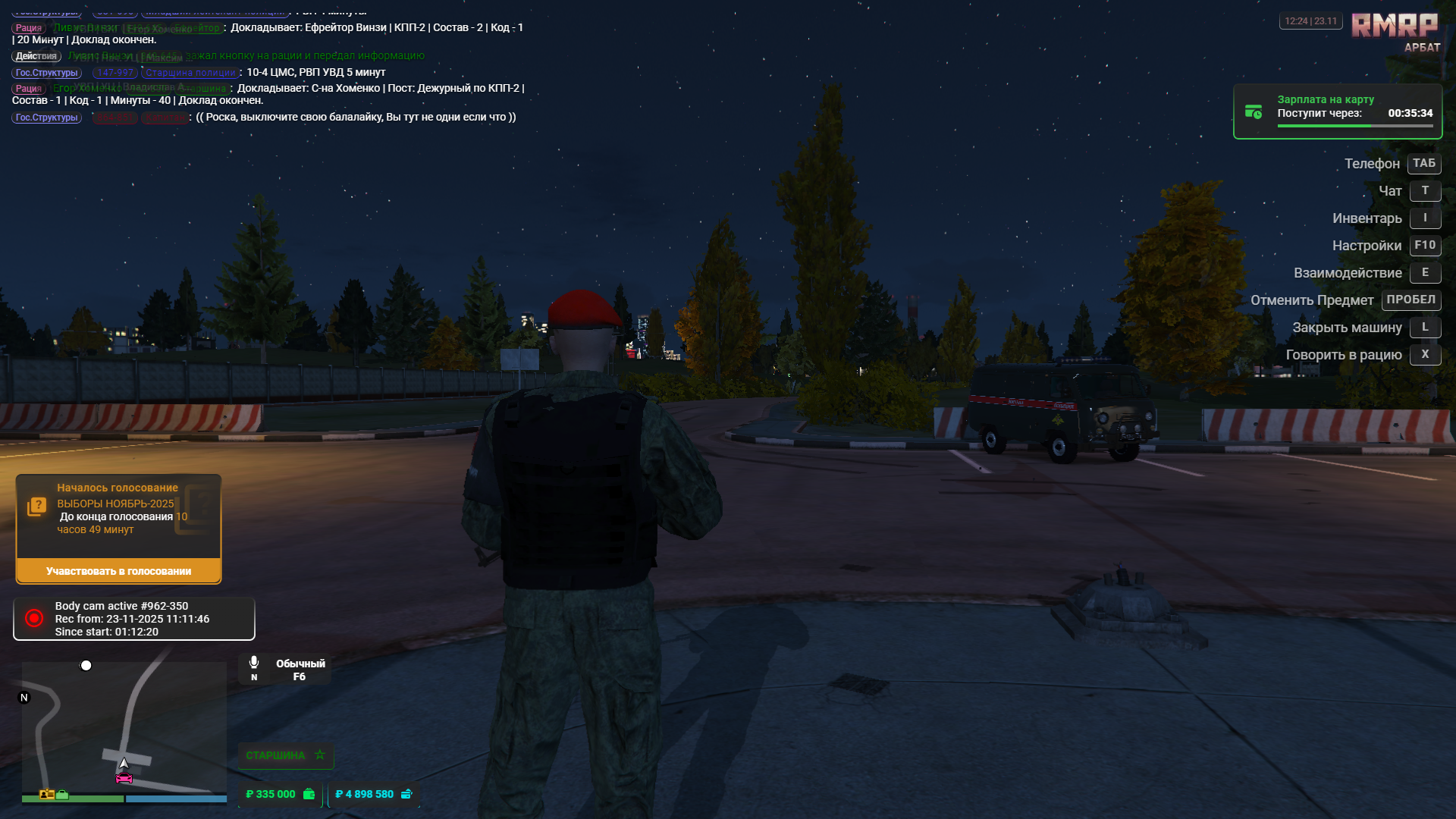Toggle Говорить в рацию binding X

click(x=1425, y=355)
